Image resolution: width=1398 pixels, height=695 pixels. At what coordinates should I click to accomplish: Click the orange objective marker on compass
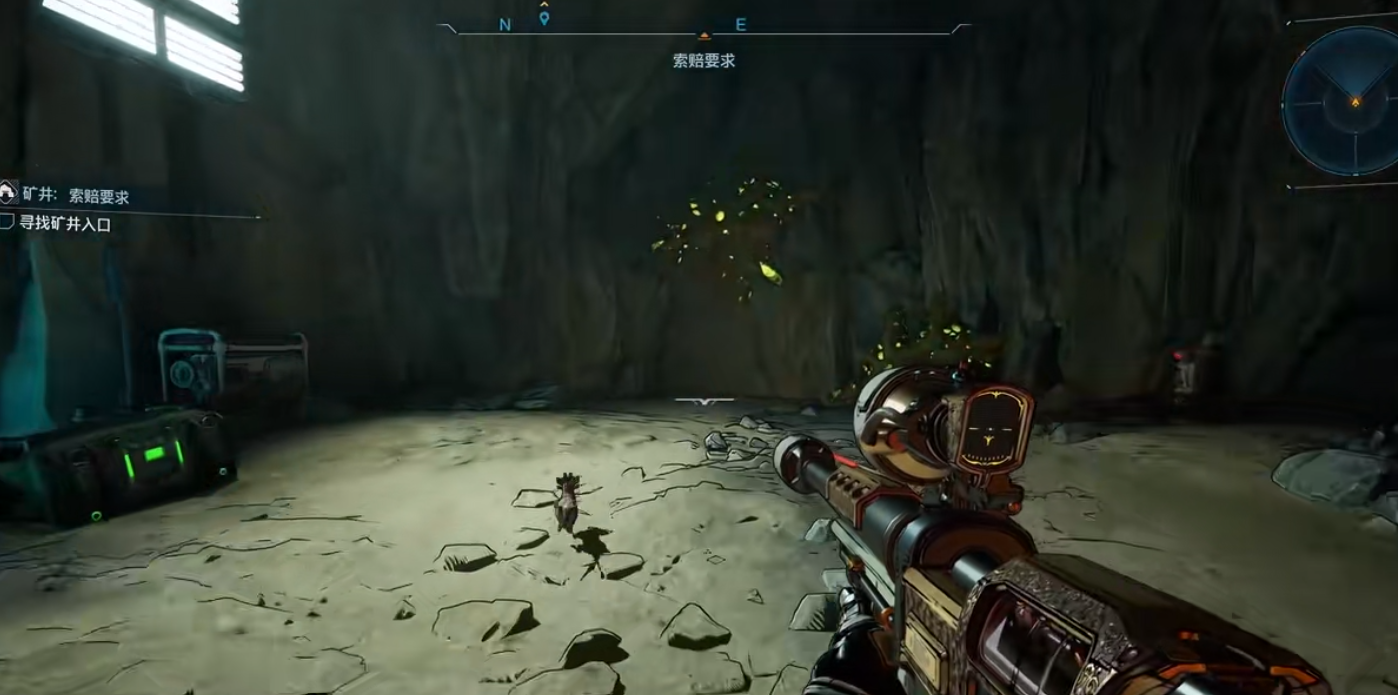(x=704, y=36)
